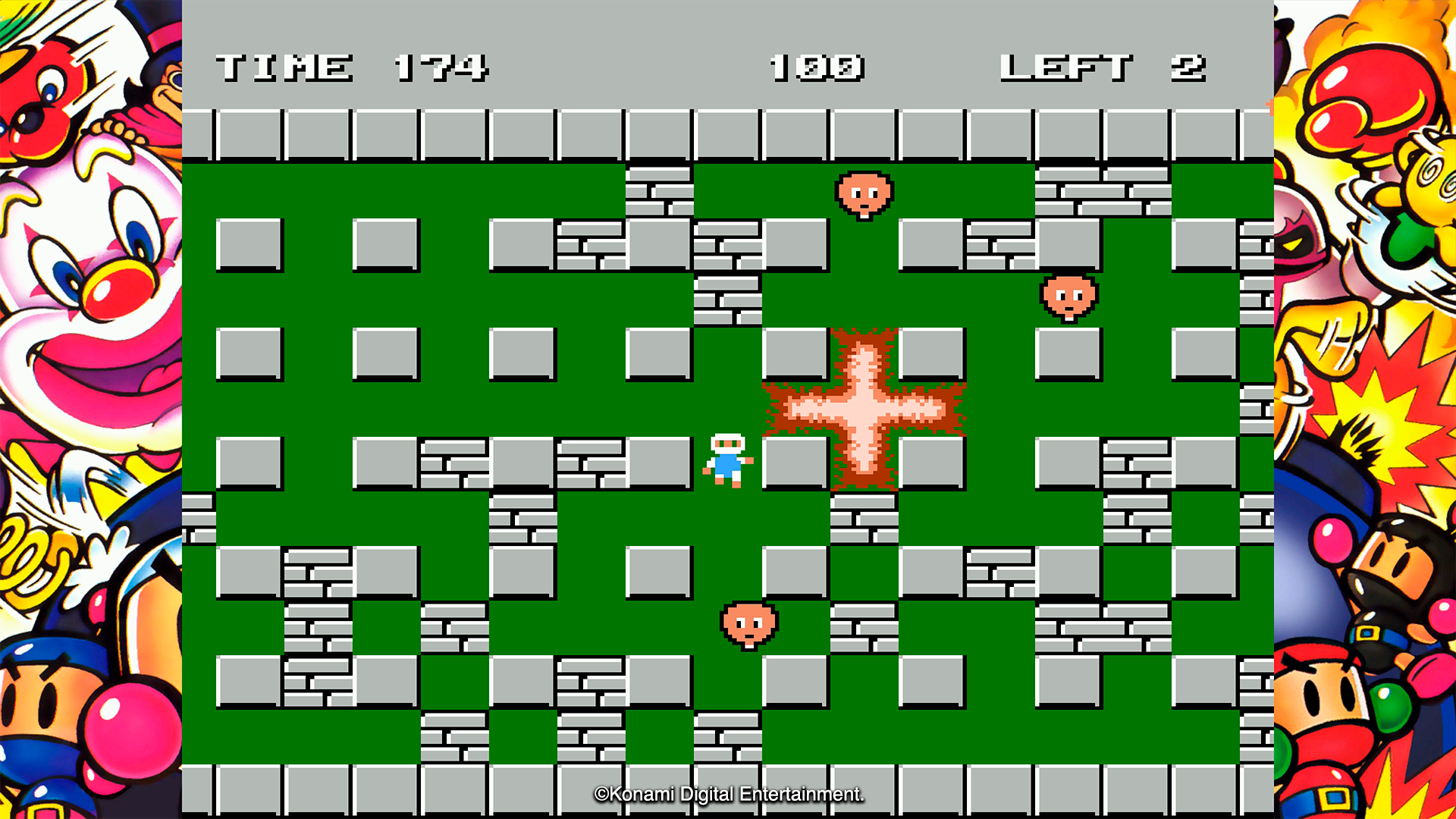Click the white Bomberman player character
Viewport: 1456px width, 819px height.
tap(726, 459)
